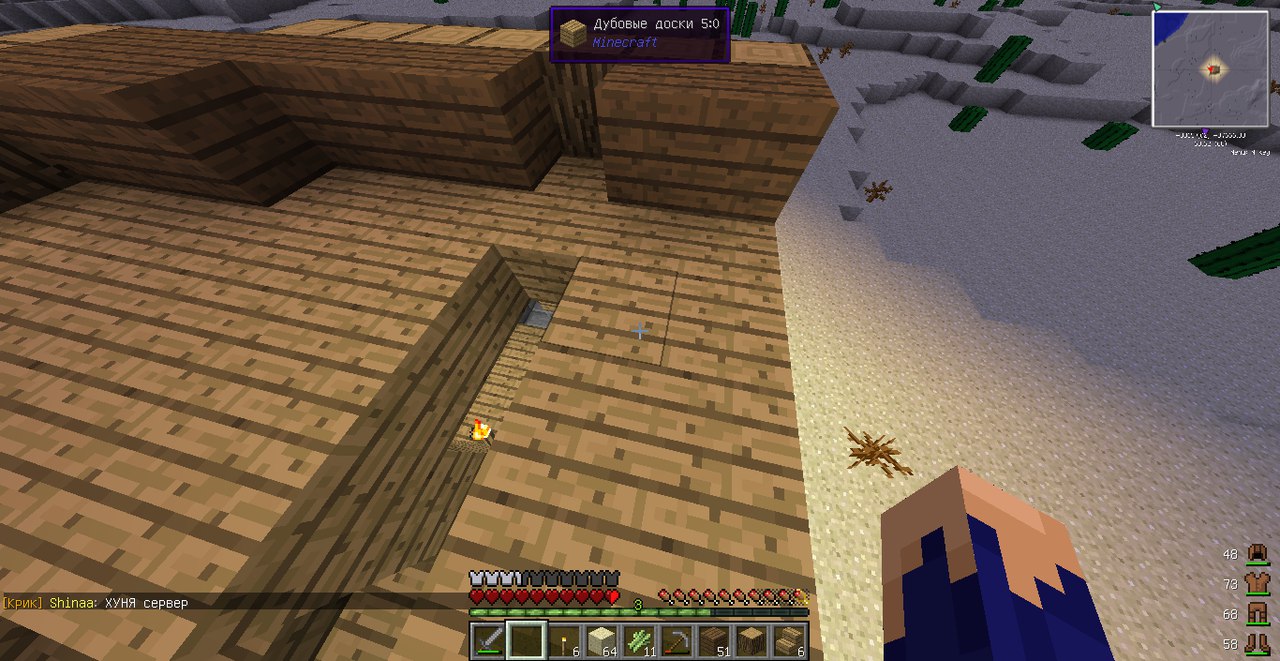Select the stack of 51 wood planks
The height and width of the screenshot is (661, 1280).
click(716, 640)
